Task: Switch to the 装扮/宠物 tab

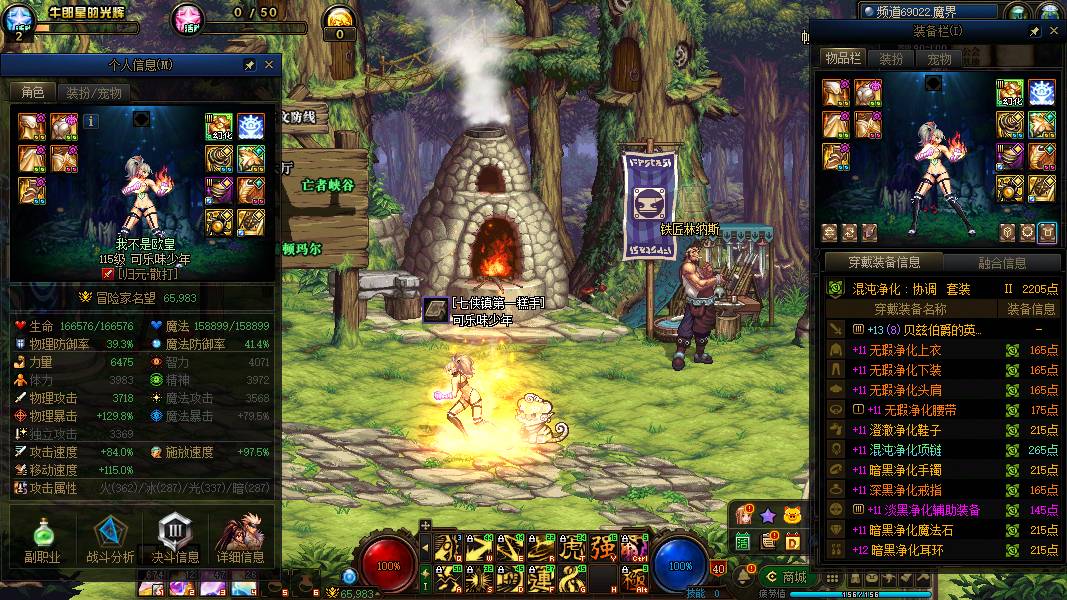Action: pos(94,93)
